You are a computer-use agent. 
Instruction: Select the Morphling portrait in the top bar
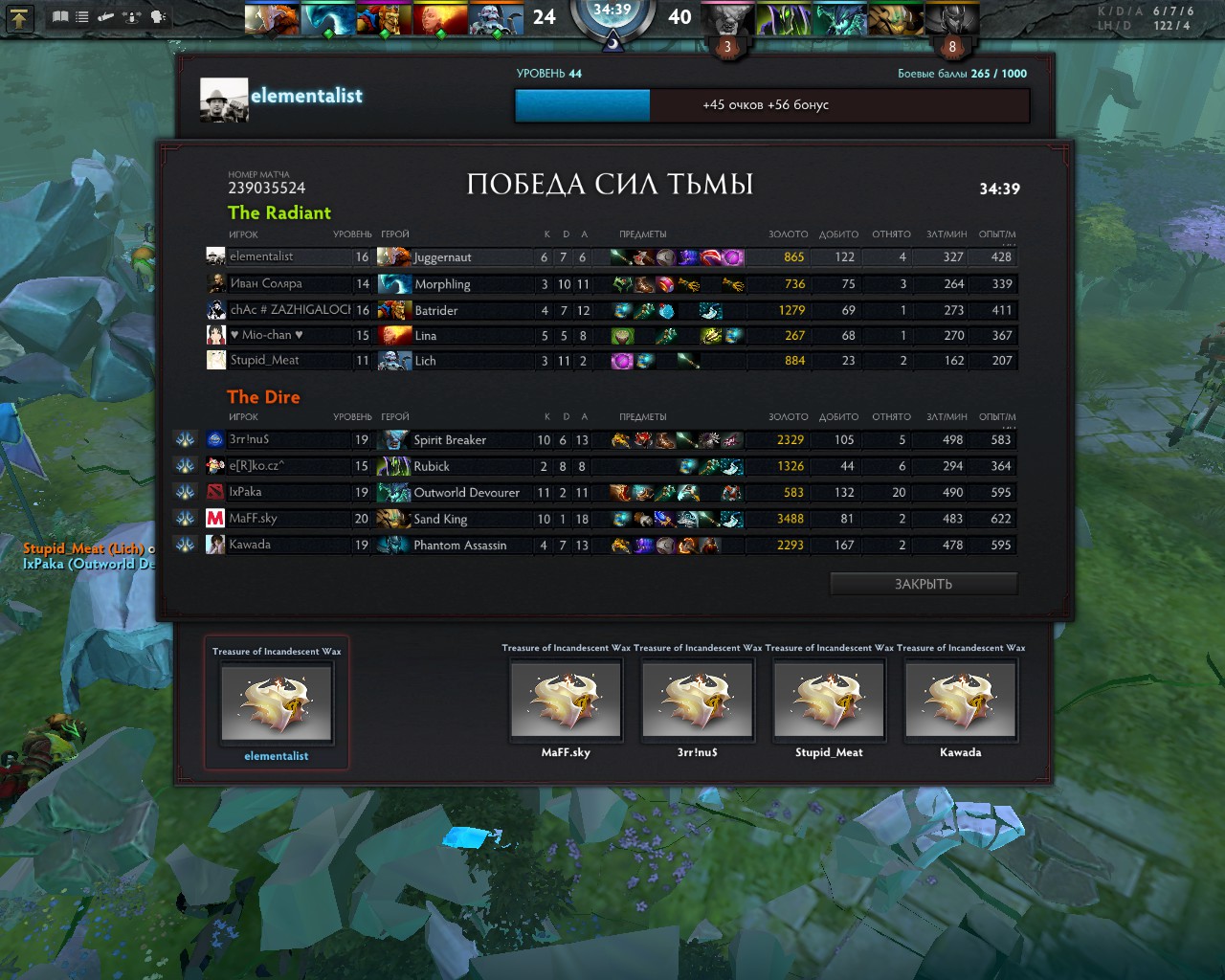click(327, 19)
